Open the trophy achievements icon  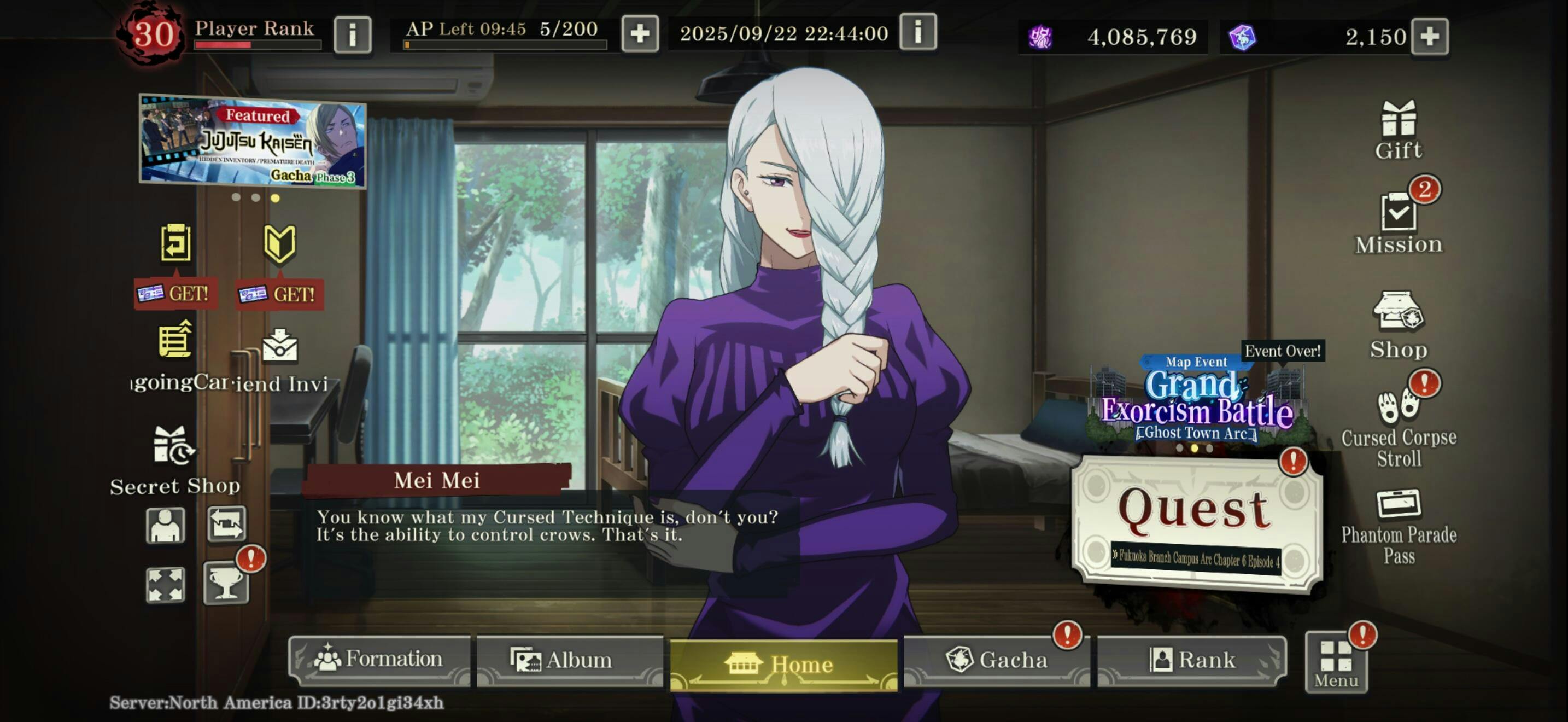click(x=226, y=583)
